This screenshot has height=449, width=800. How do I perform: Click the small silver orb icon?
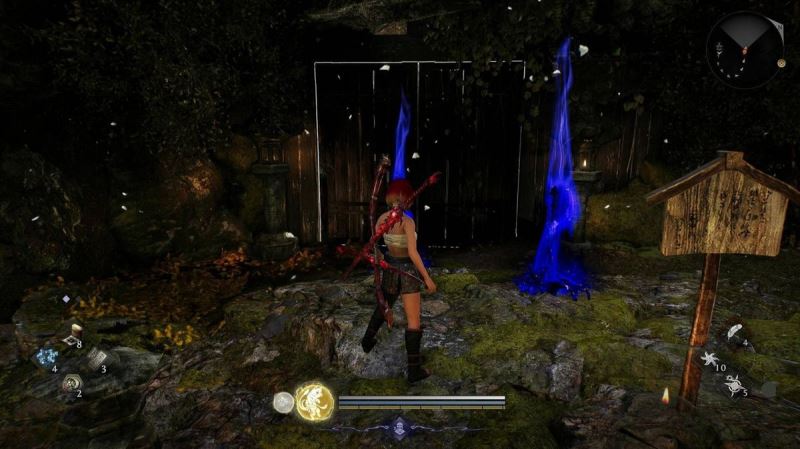click(283, 402)
